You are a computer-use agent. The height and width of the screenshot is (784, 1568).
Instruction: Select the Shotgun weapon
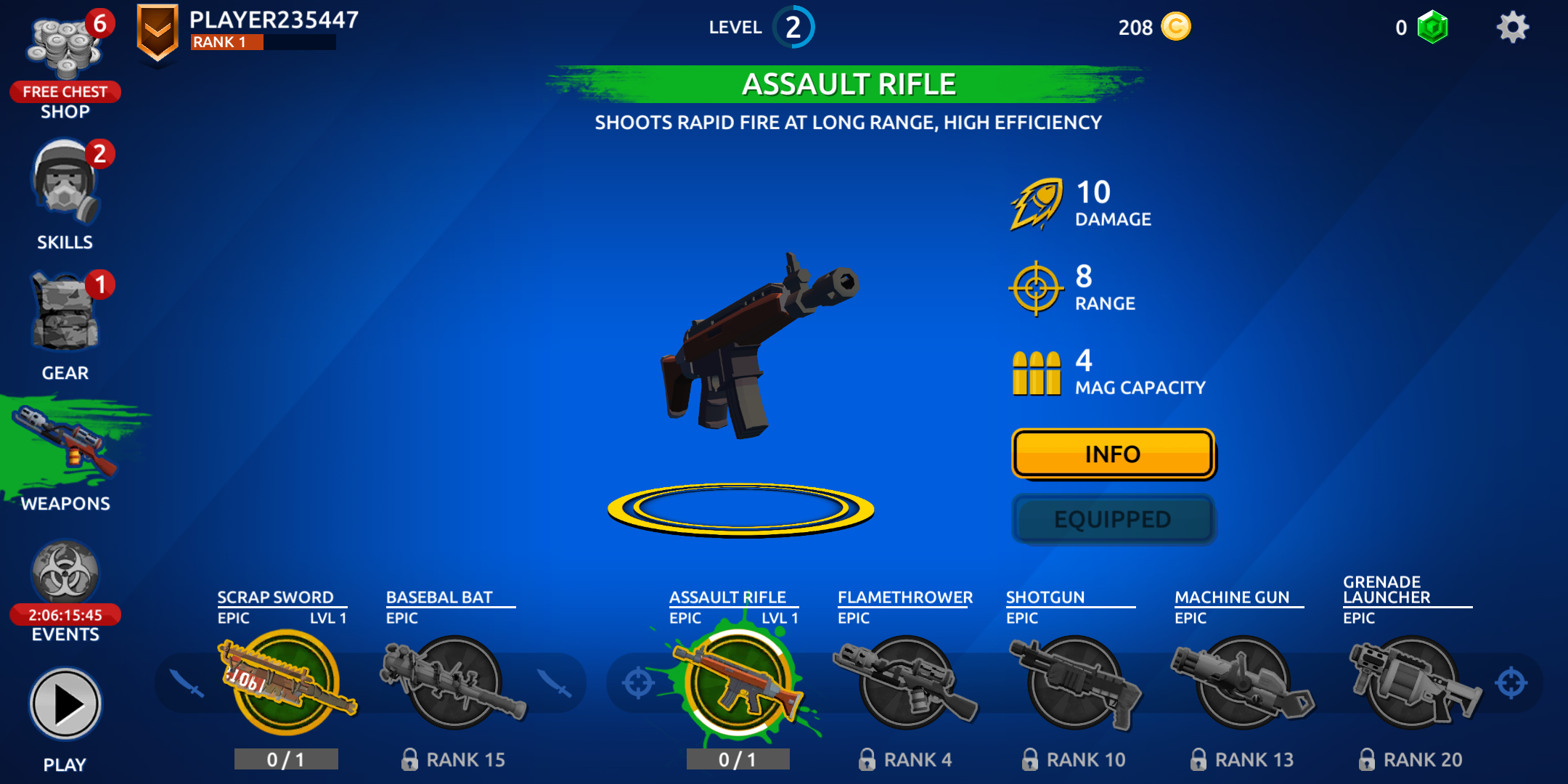point(1074,682)
